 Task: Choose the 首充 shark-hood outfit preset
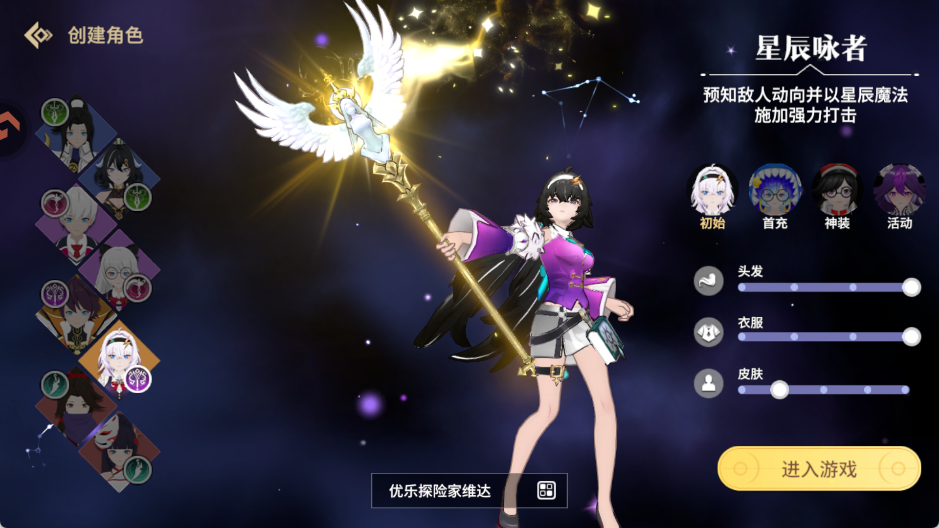coord(775,190)
